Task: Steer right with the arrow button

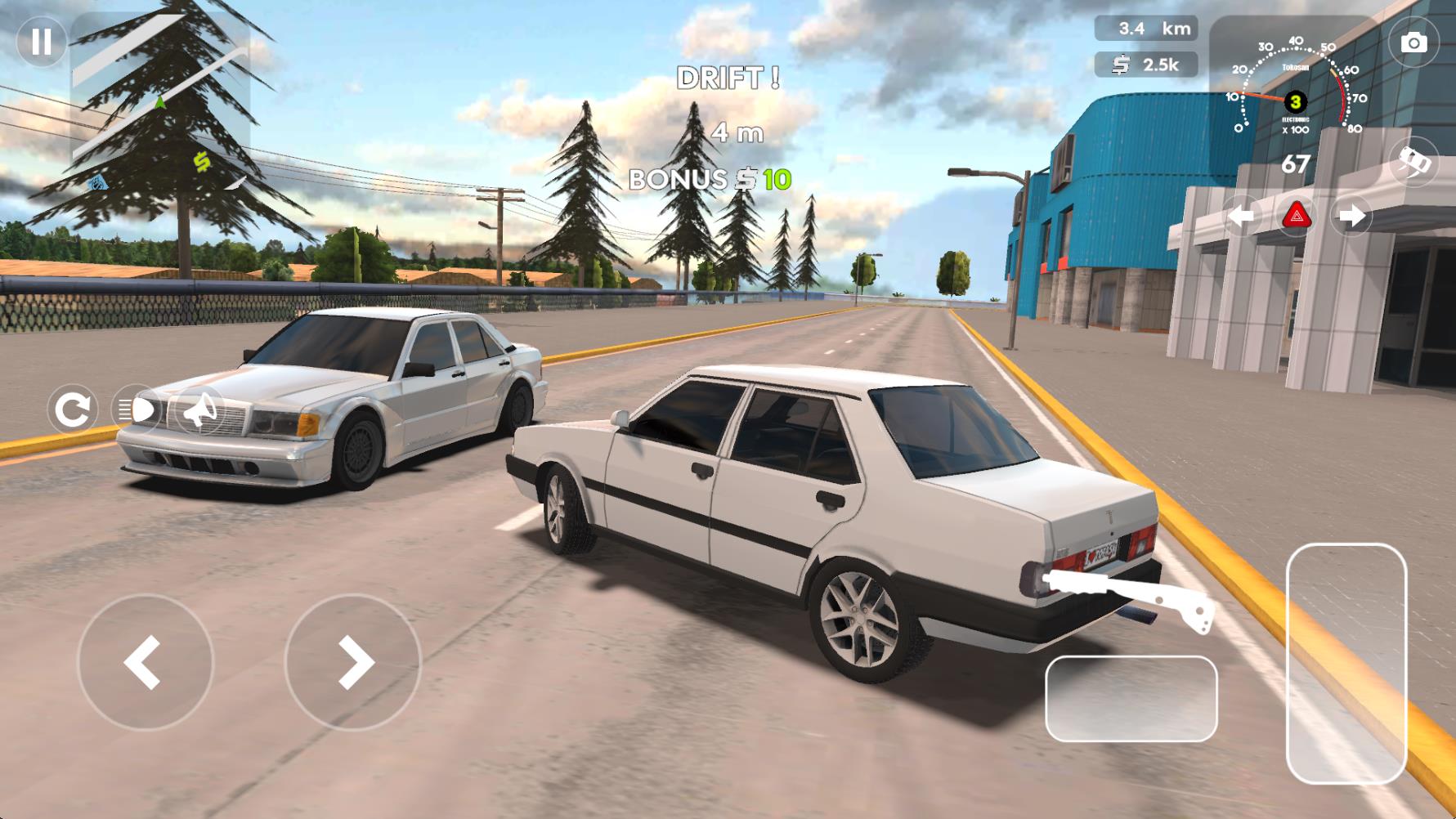Action: pyautogui.click(x=353, y=662)
